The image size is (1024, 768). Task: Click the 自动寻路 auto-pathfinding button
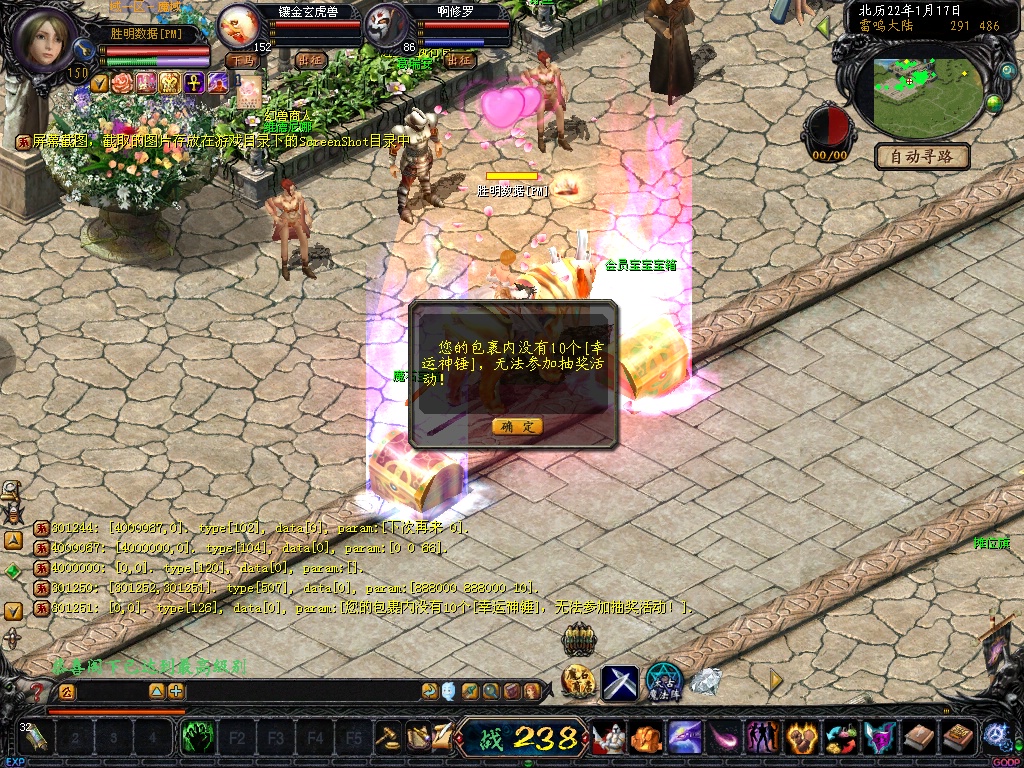click(922, 156)
